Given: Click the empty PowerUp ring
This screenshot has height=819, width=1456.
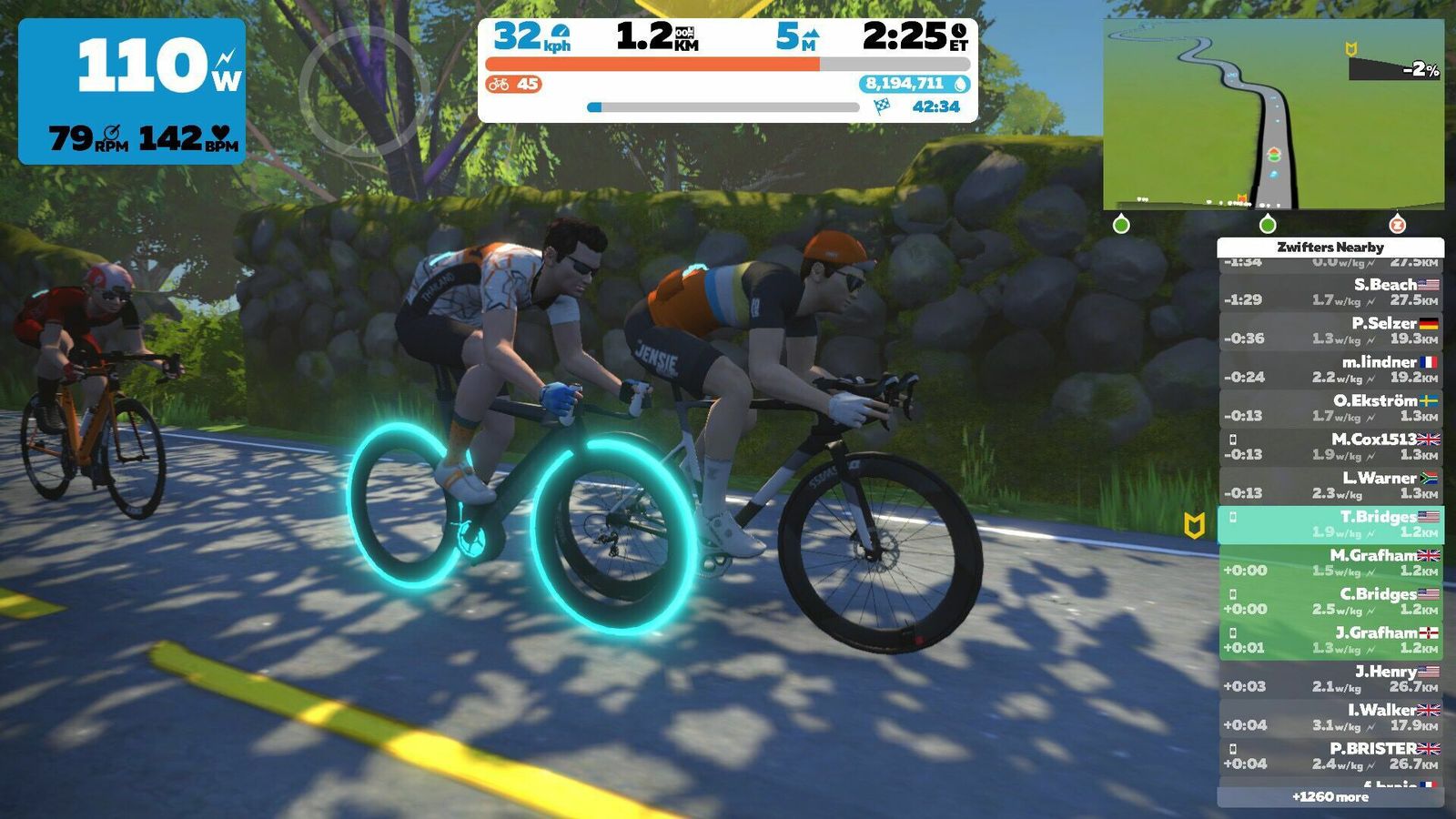Looking at the screenshot, I should (364, 89).
